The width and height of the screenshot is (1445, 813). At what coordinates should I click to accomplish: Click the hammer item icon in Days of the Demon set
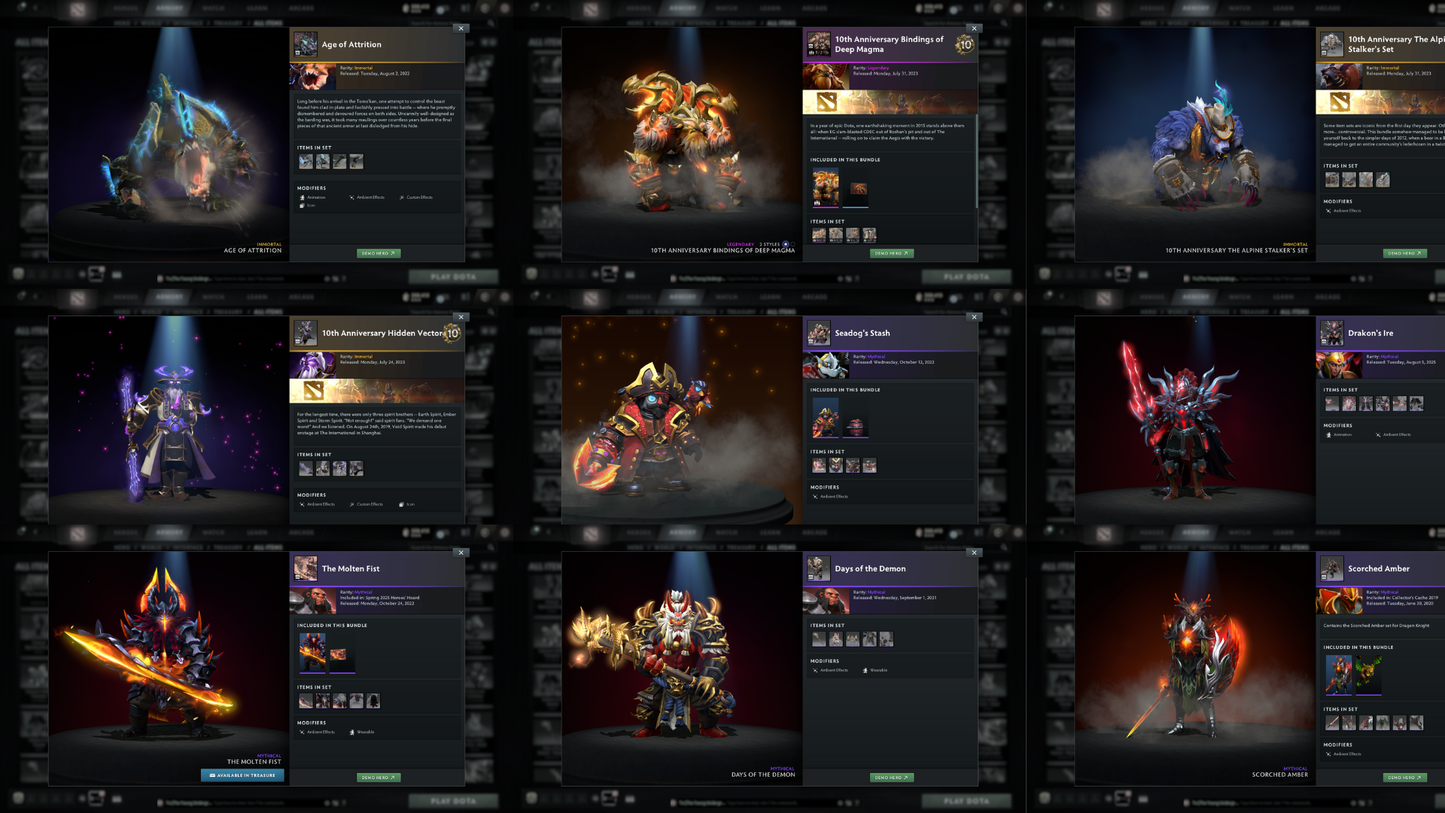tap(819, 639)
